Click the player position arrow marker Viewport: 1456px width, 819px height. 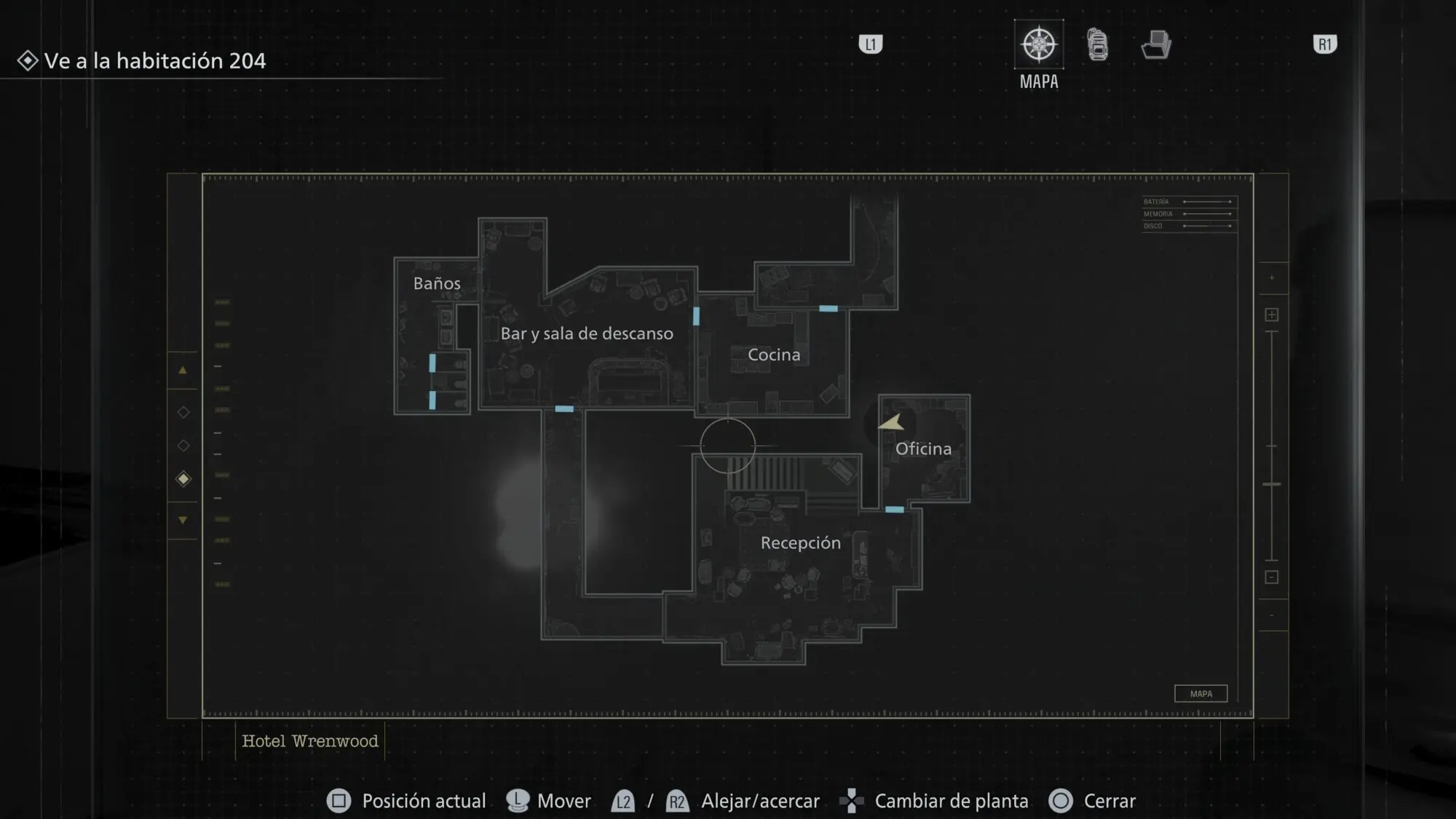(892, 422)
